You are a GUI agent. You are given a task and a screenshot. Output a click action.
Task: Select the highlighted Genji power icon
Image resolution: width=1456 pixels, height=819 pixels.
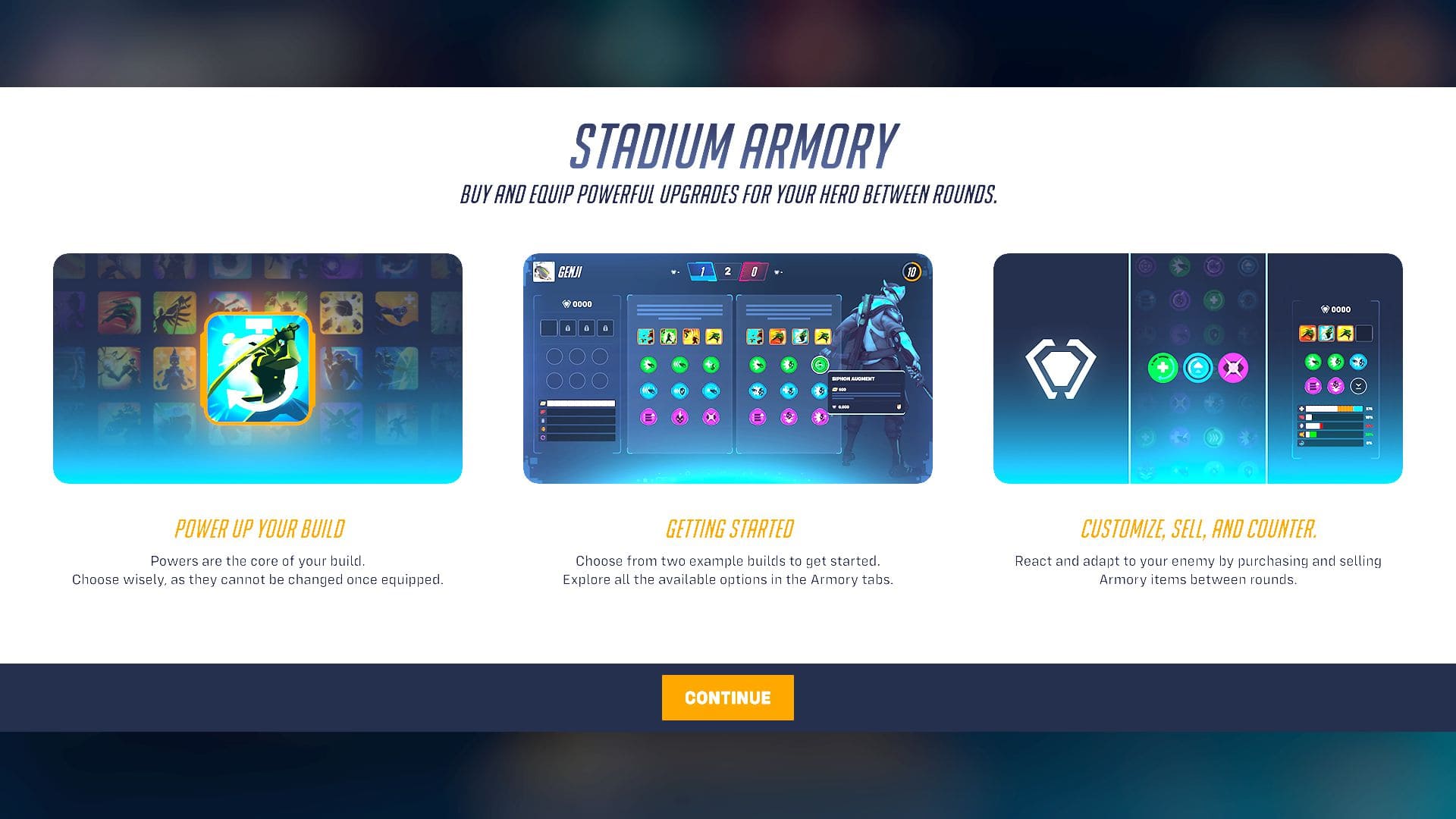258,368
